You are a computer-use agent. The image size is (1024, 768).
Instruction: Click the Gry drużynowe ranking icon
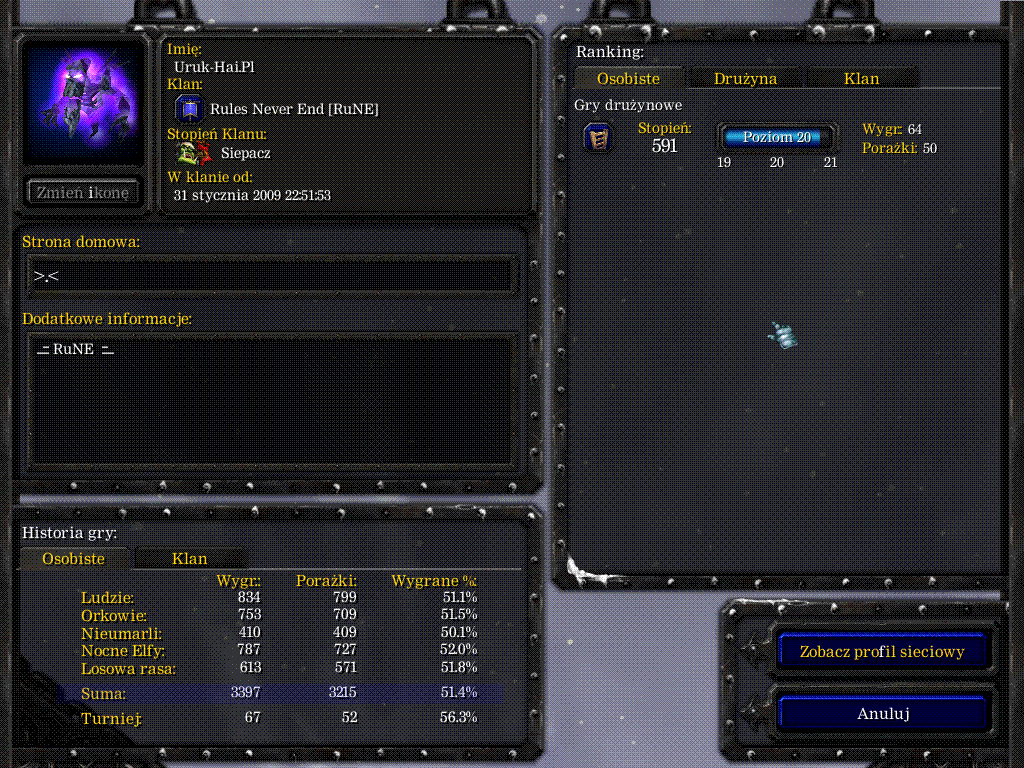pos(598,138)
